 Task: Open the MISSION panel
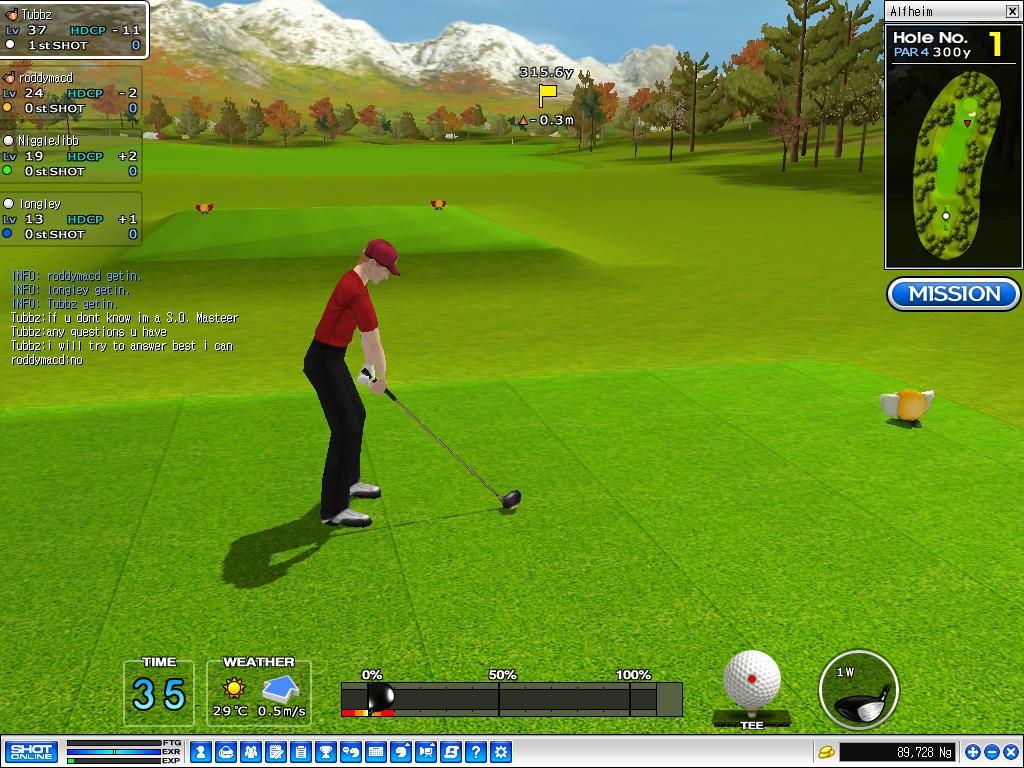click(954, 294)
